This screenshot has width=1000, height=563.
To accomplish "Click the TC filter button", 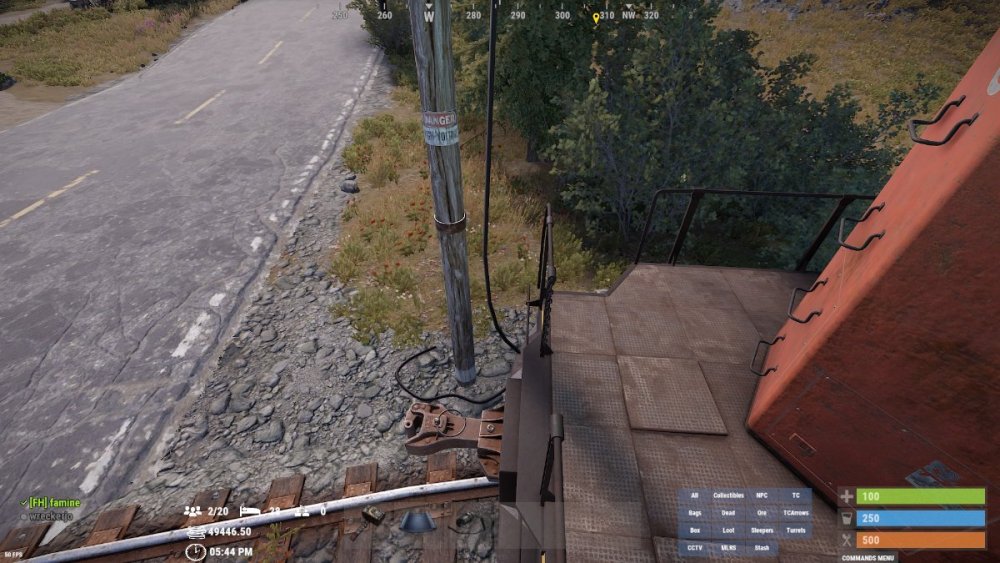I will [x=795, y=496].
